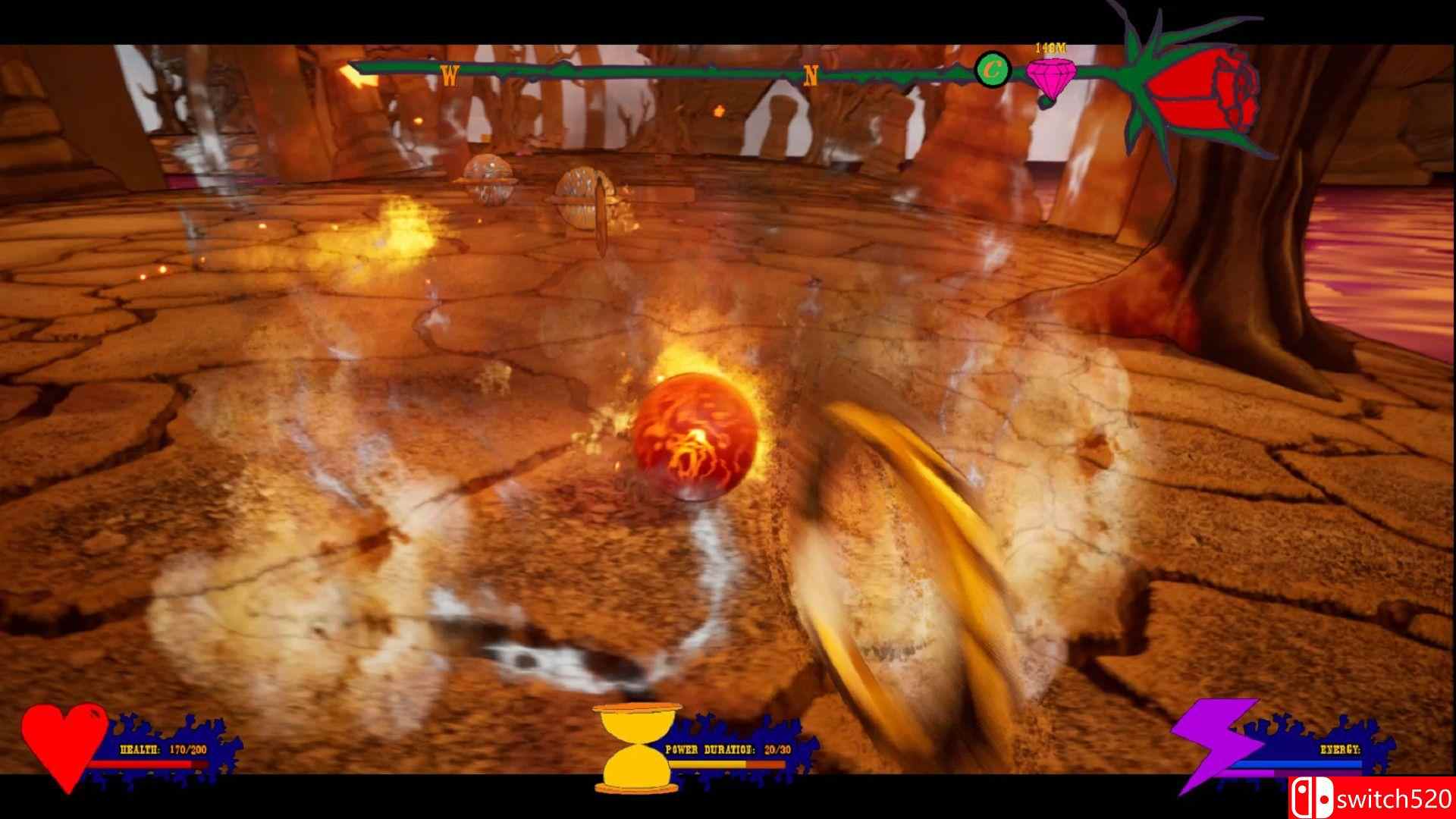The width and height of the screenshot is (1456, 819).
Task: Open the switch520 watermark logo
Action: [x=1371, y=799]
